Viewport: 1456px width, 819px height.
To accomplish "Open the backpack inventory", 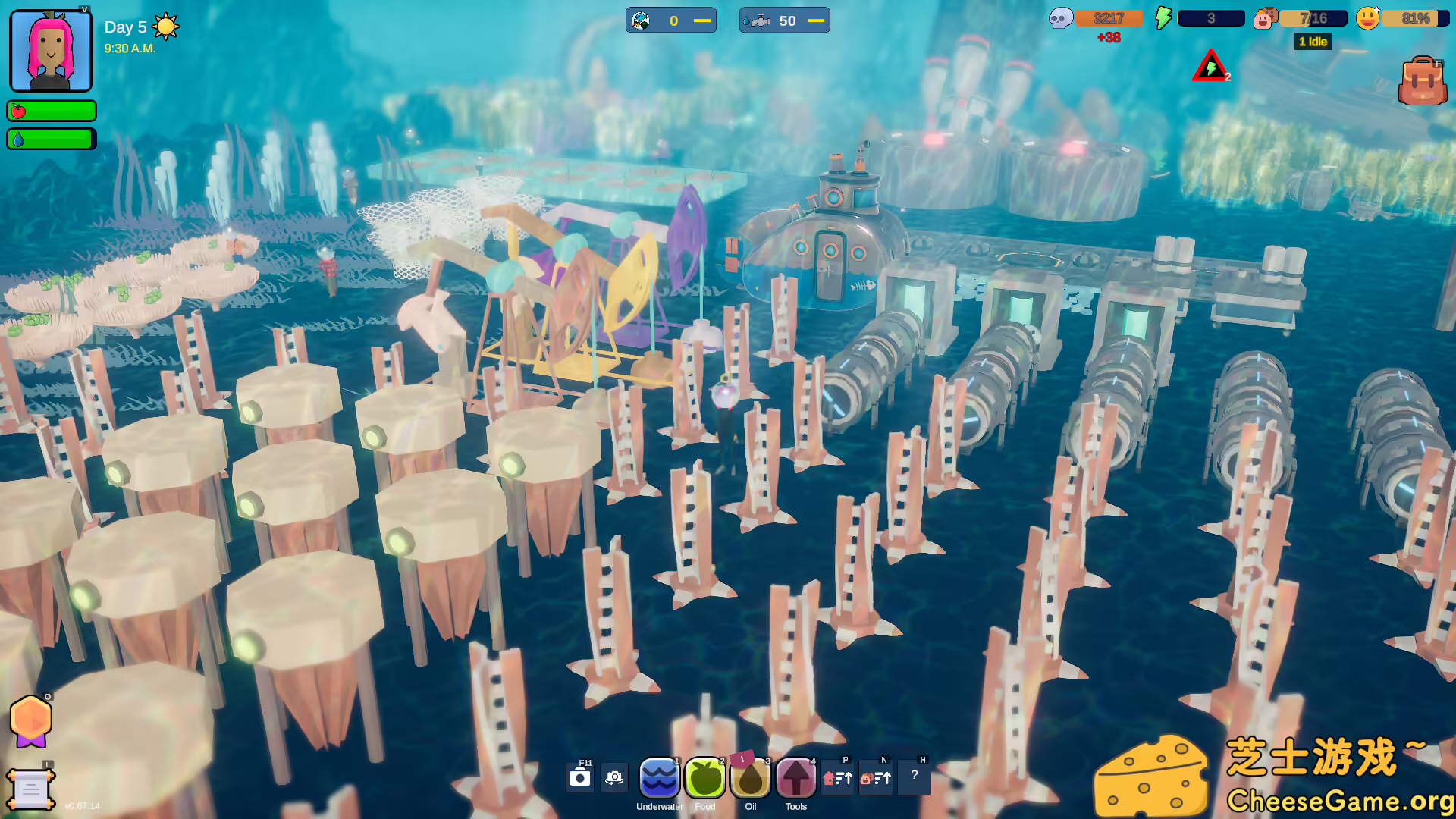I will (1423, 80).
